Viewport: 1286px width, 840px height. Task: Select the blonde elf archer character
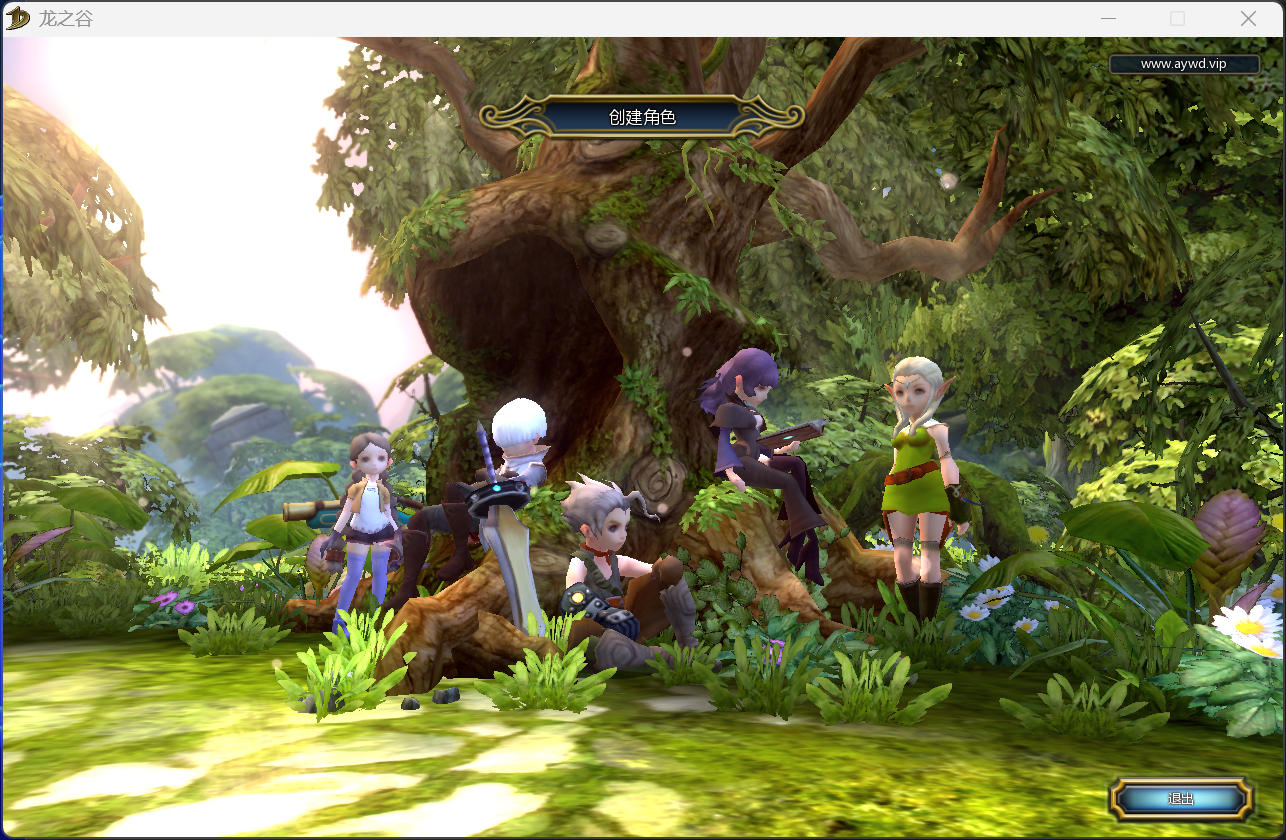click(x=917, y=470)
